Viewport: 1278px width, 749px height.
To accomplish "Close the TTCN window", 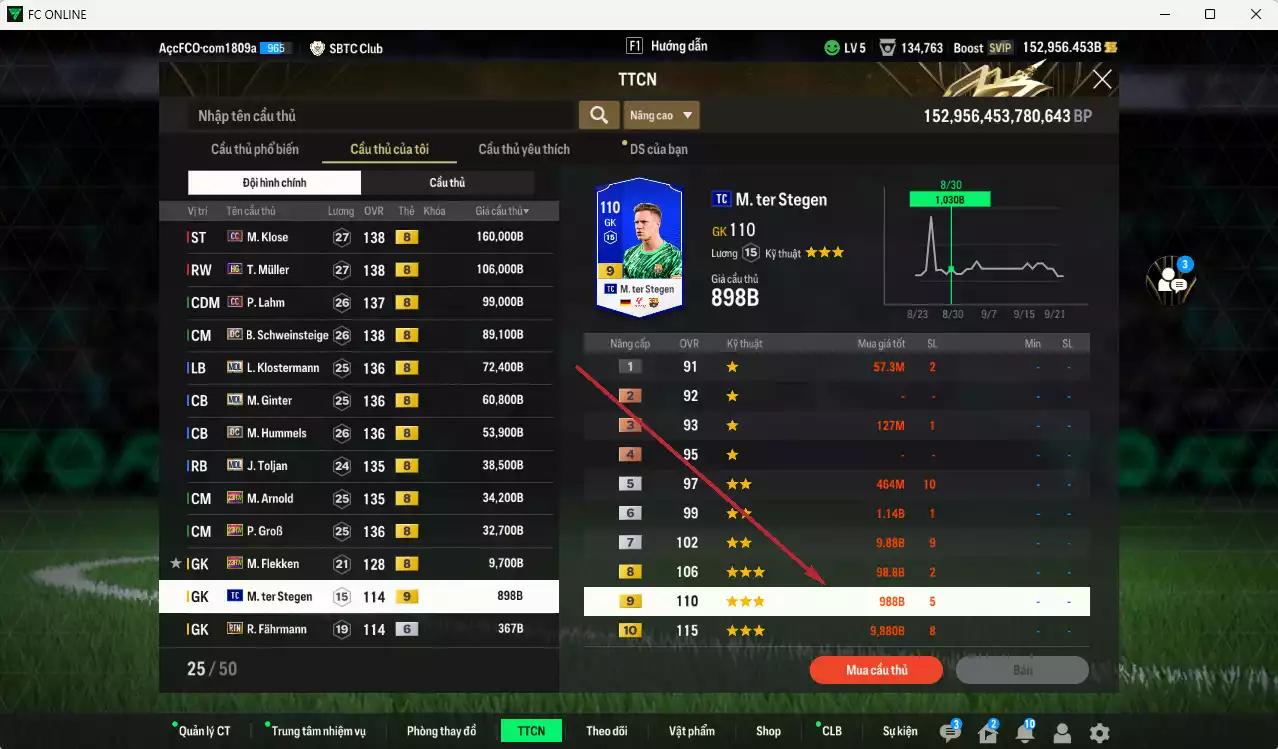I will (1102, 80).
